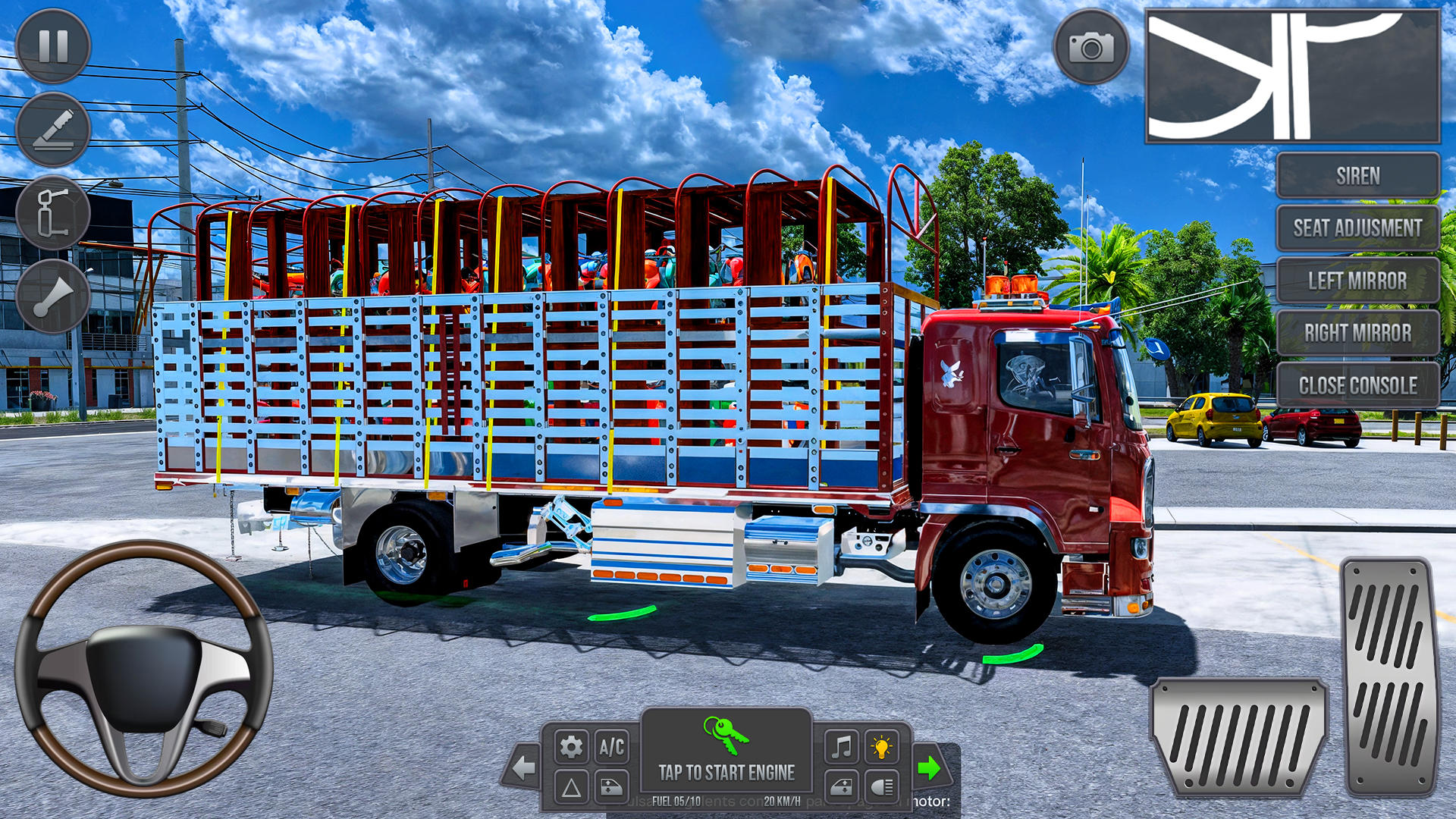Open Seat Adjusment settings

pyautogui.click(x=1357, y=227)
